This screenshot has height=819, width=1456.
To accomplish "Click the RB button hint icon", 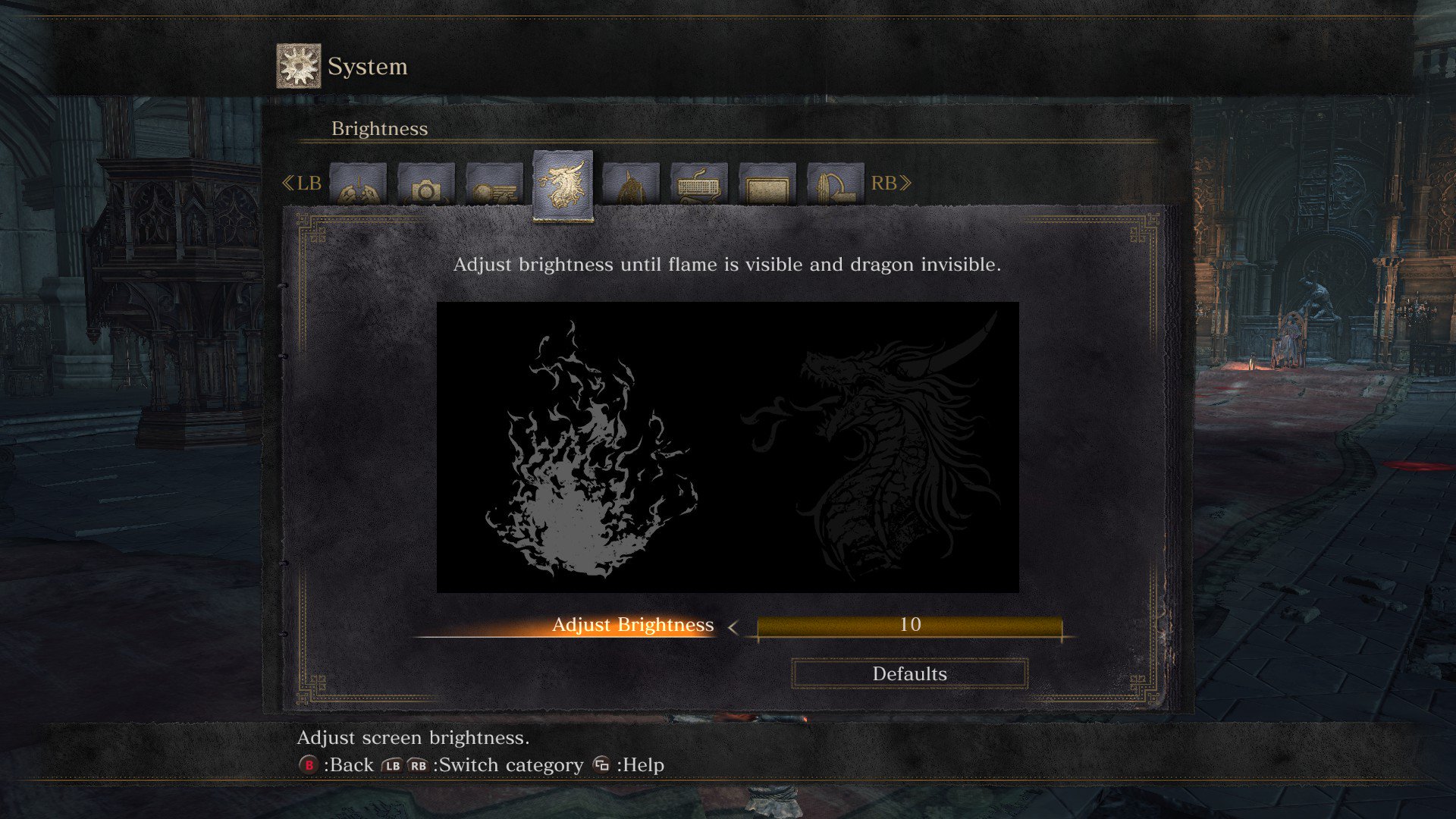I will [x=418, y=764].
